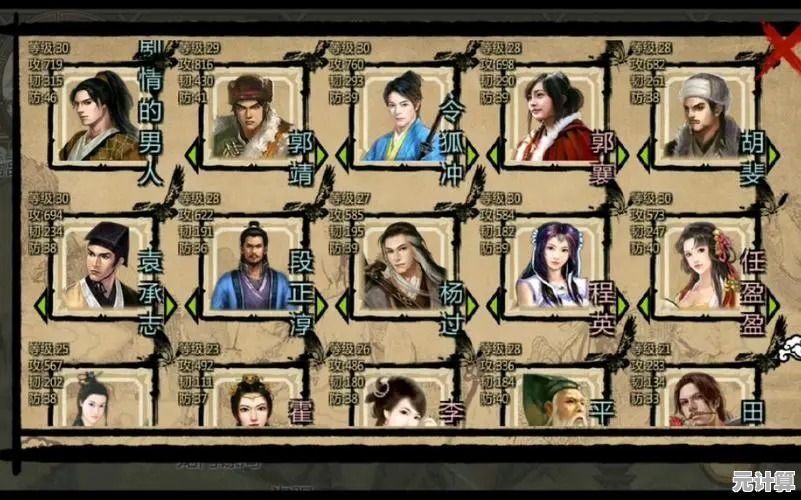
Task: Click the green left arrow beside 程英's portrait
Action: (494, 304)
